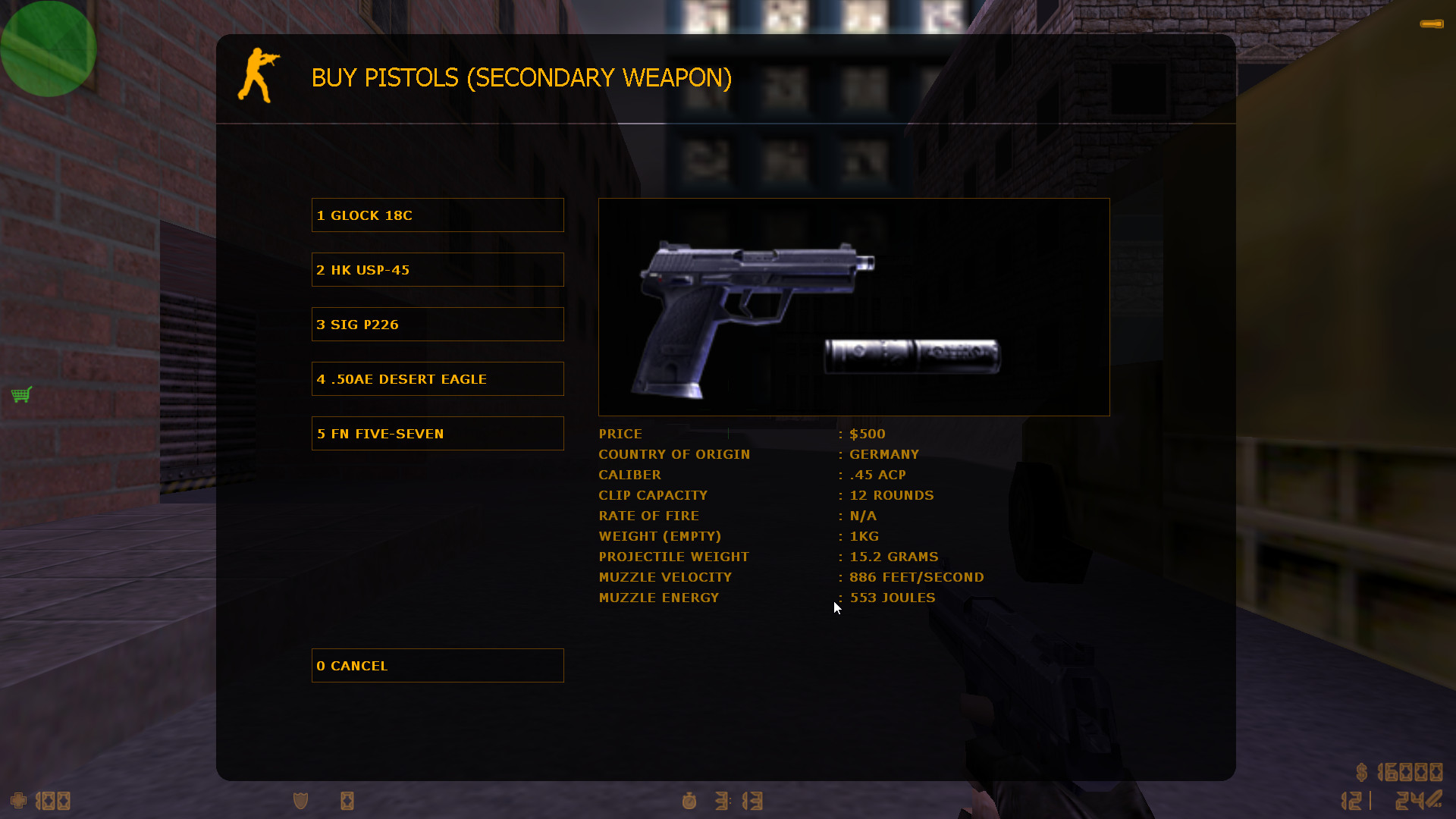
Task: Buy 4 .50AE DESERT EAGLE
Action: (438, 378)
